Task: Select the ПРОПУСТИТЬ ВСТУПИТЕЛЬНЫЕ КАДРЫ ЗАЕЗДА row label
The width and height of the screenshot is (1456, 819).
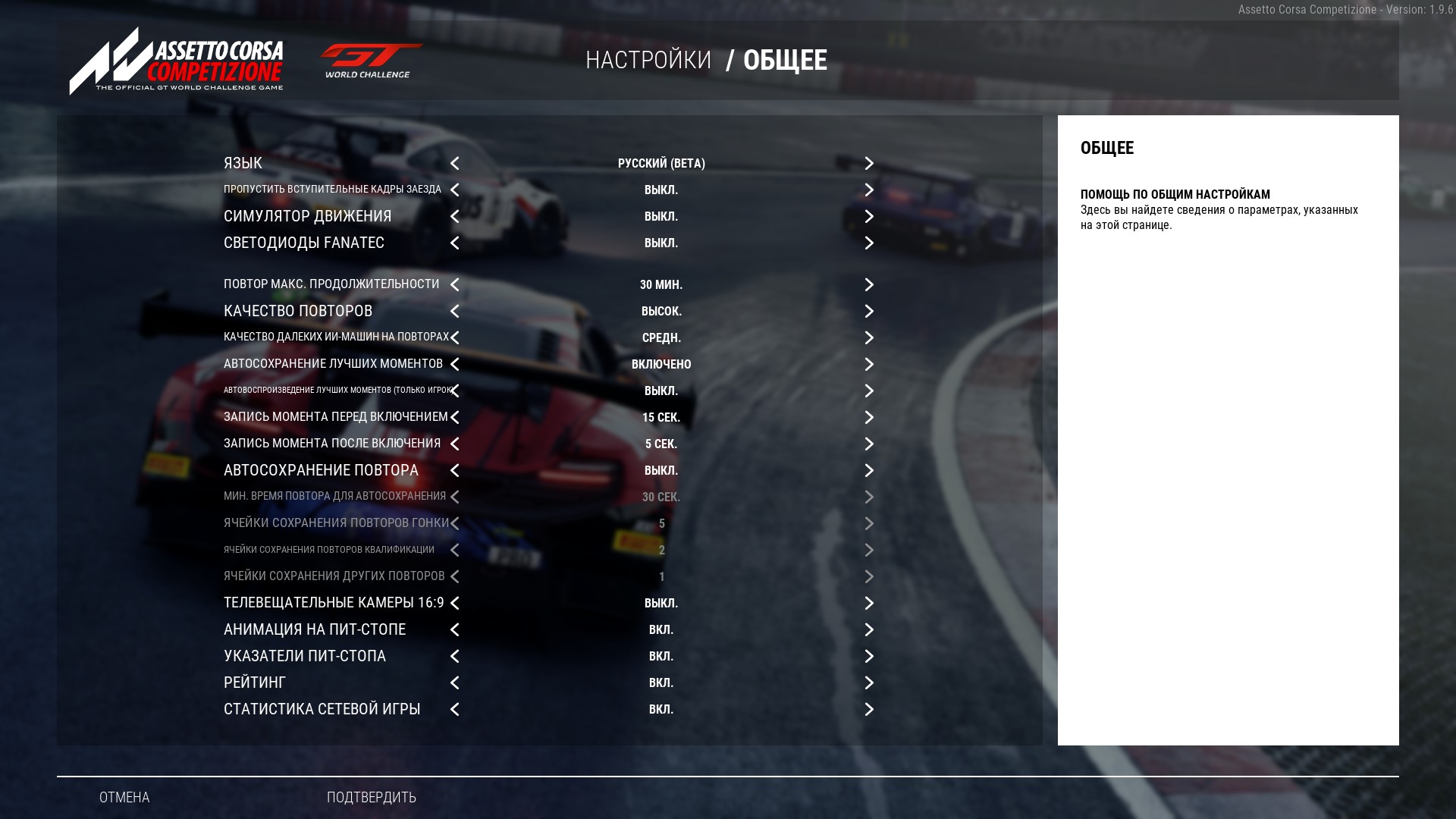Action: (332, 190)
